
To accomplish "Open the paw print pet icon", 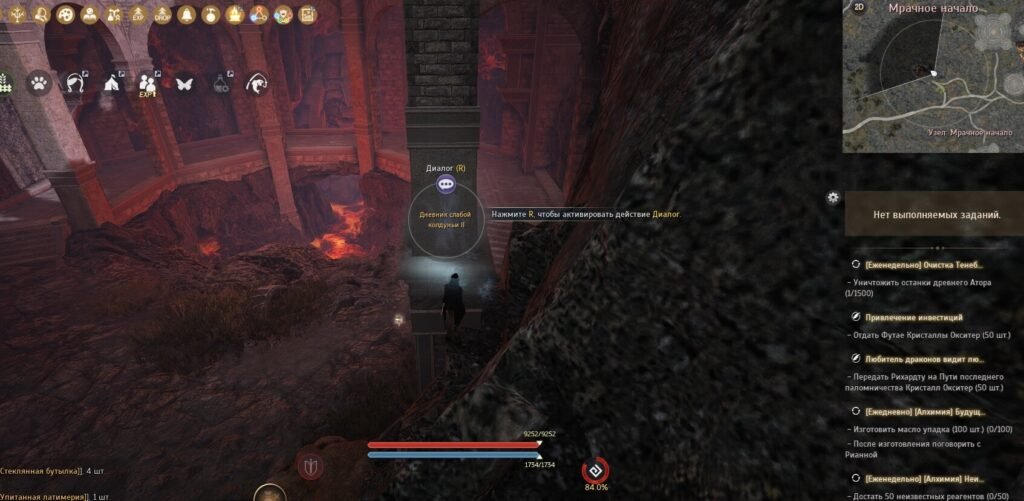I will (38, 84).
